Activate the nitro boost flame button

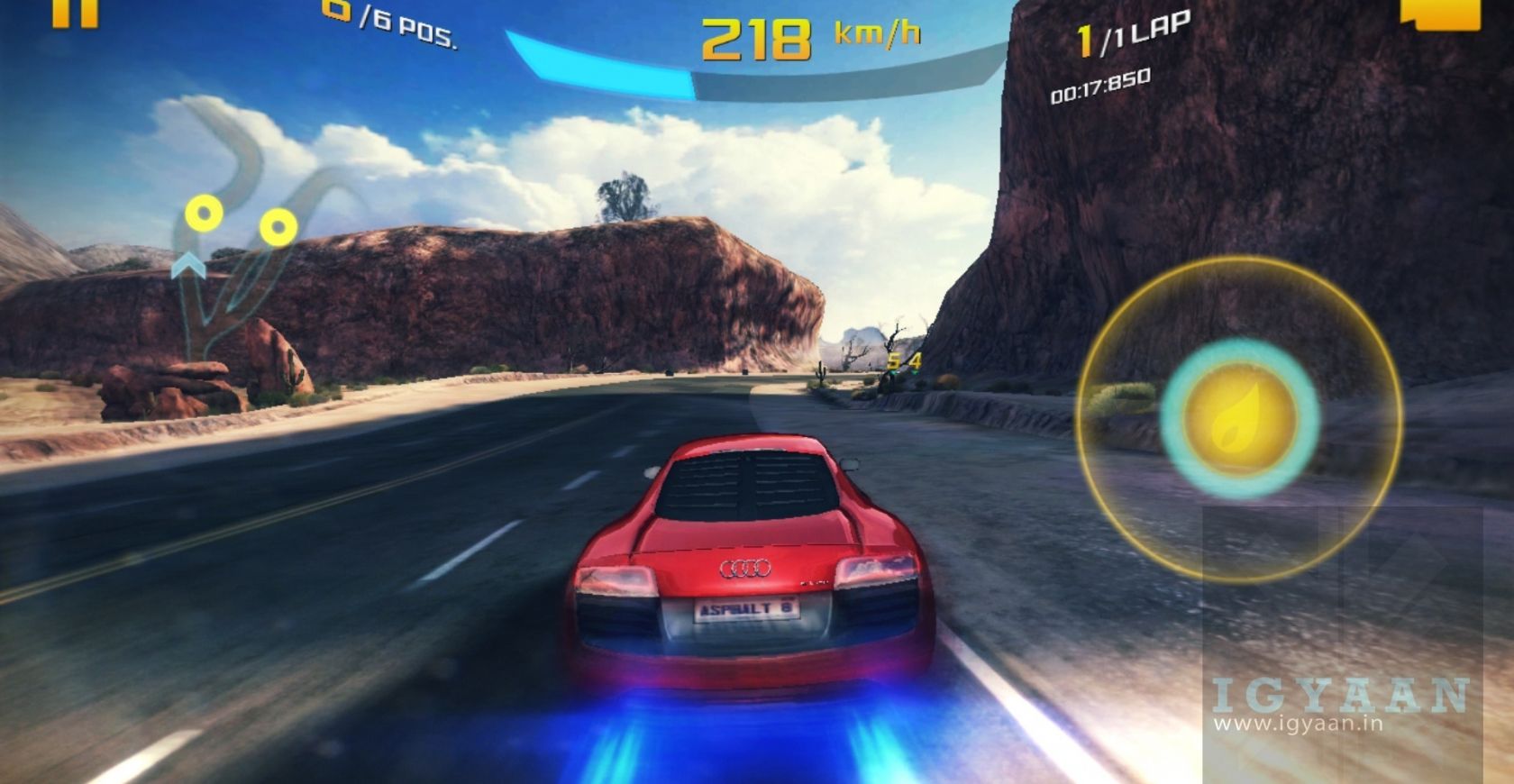(1238, 420)
